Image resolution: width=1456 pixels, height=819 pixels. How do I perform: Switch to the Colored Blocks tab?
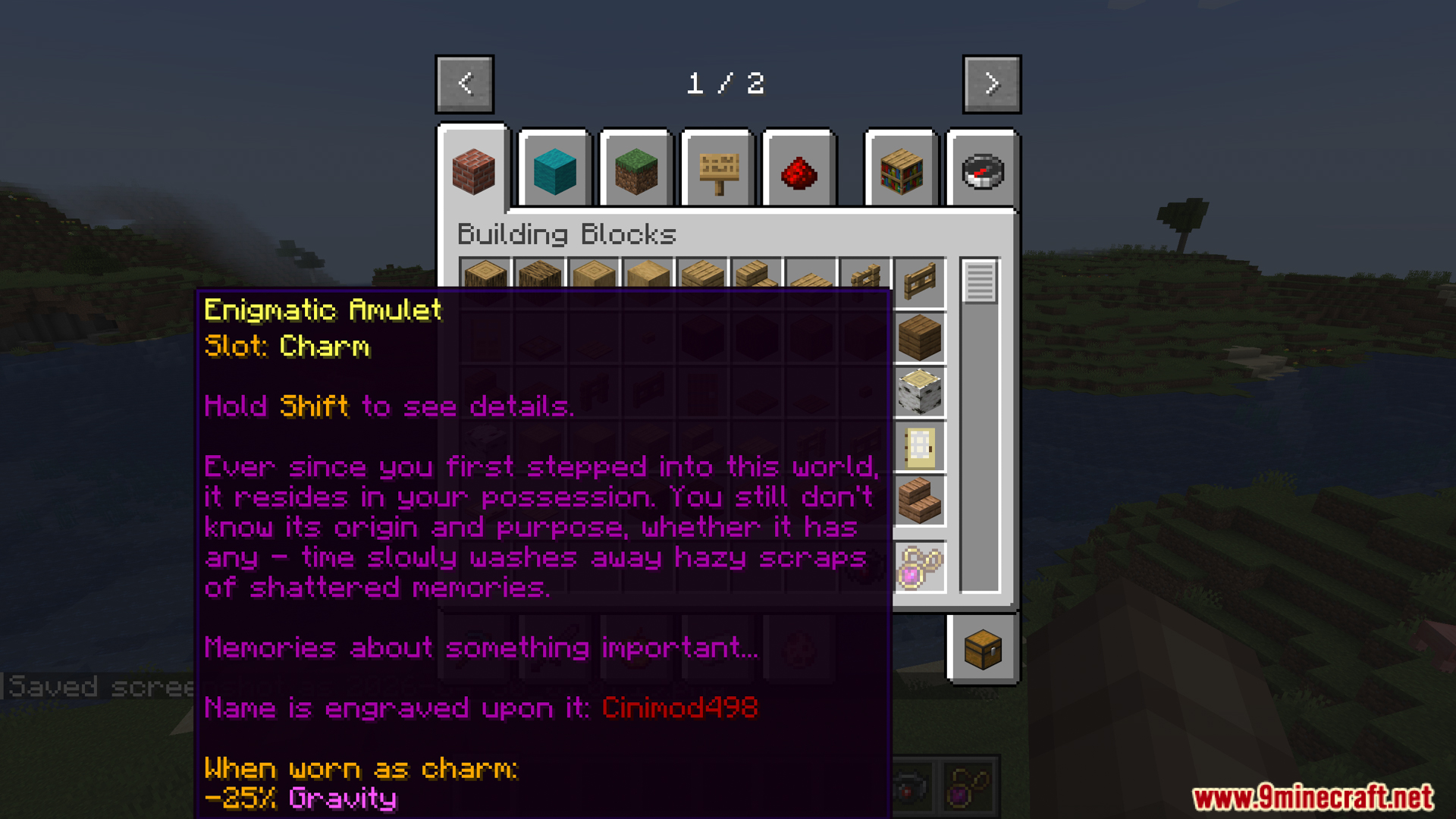coord(555,171)
